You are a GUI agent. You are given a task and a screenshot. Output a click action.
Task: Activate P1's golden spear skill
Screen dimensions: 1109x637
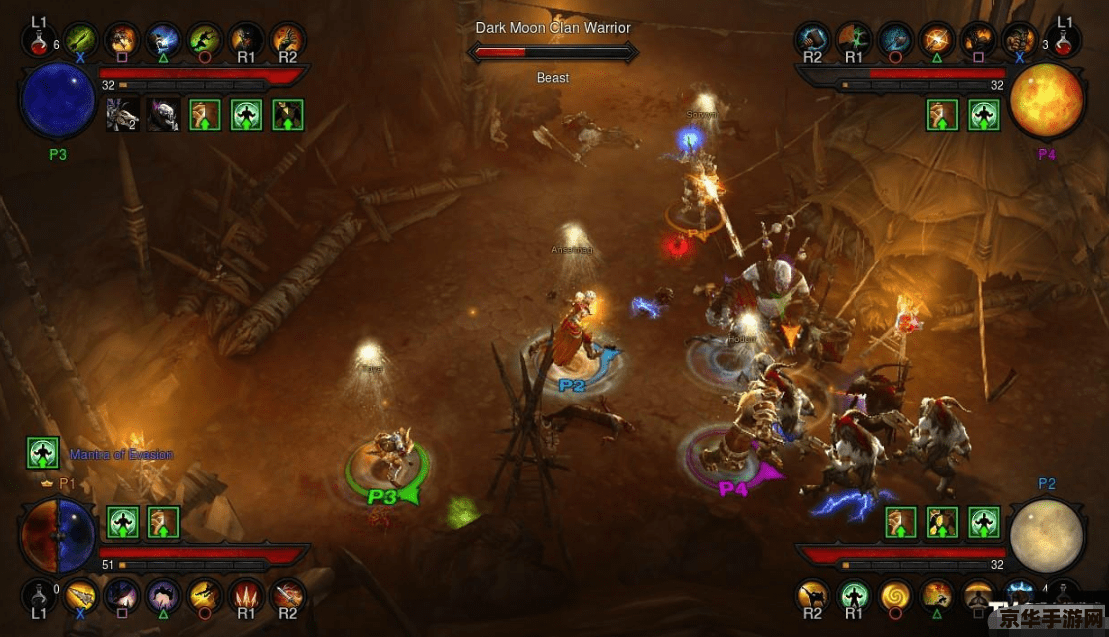(x=81, y=596)
